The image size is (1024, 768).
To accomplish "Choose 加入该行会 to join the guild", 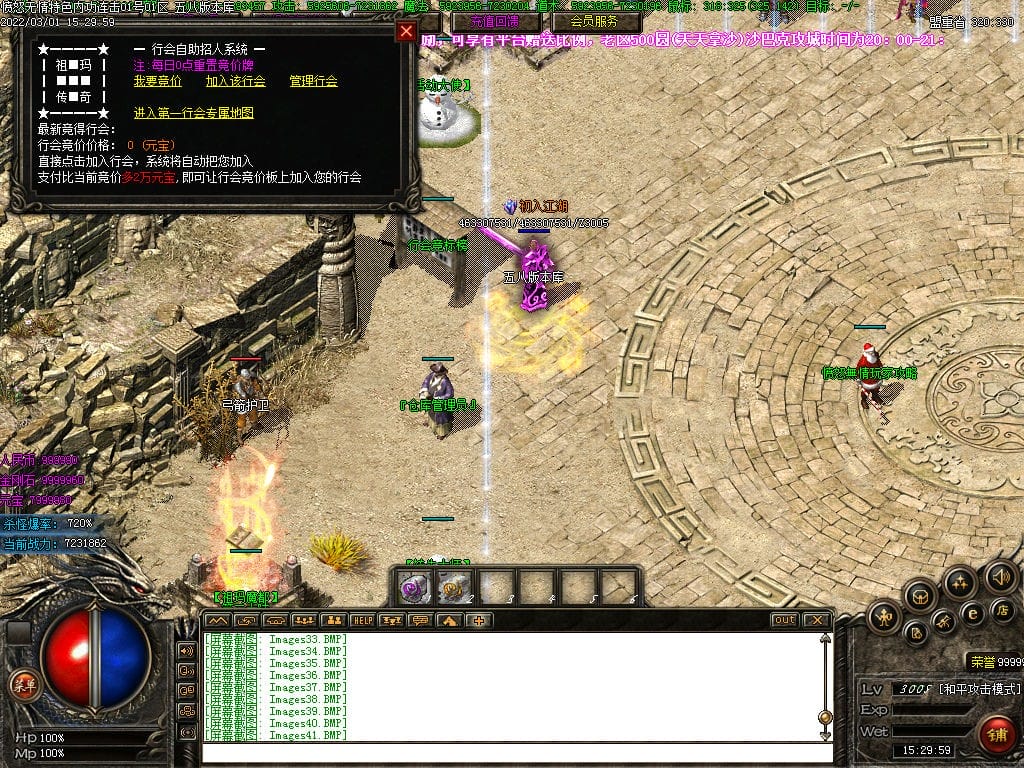I will coord(236,81).
